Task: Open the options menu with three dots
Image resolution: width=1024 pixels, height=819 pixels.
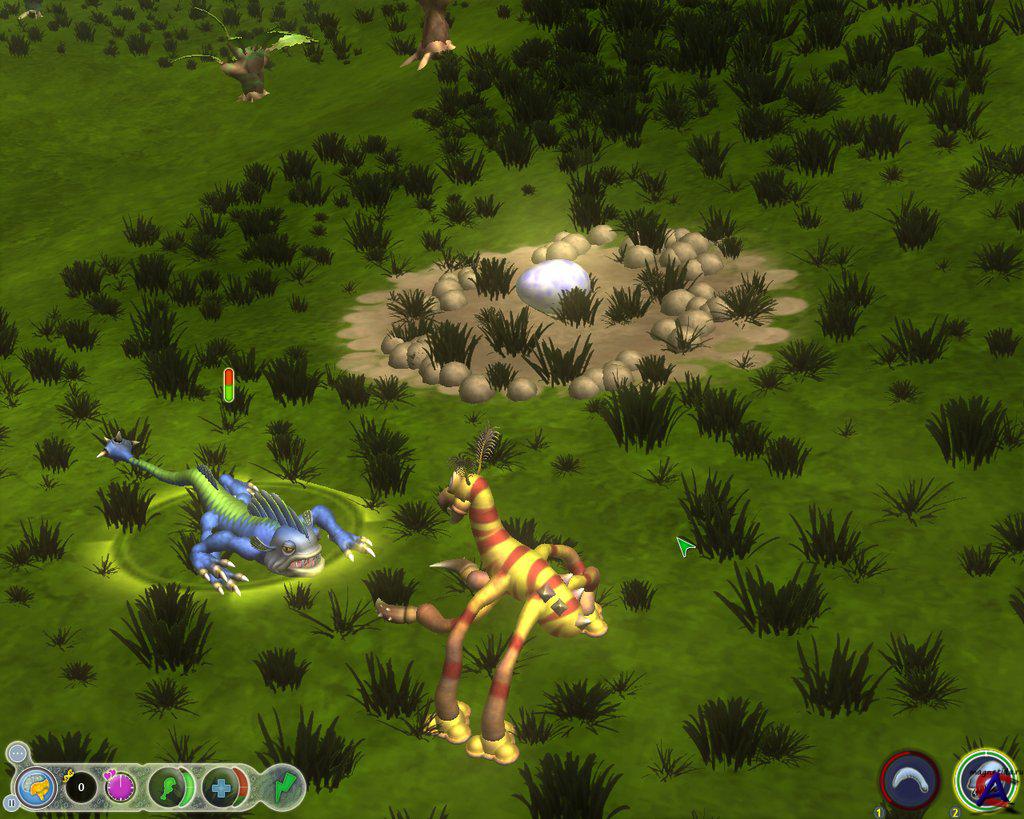Action: [15, 754]
